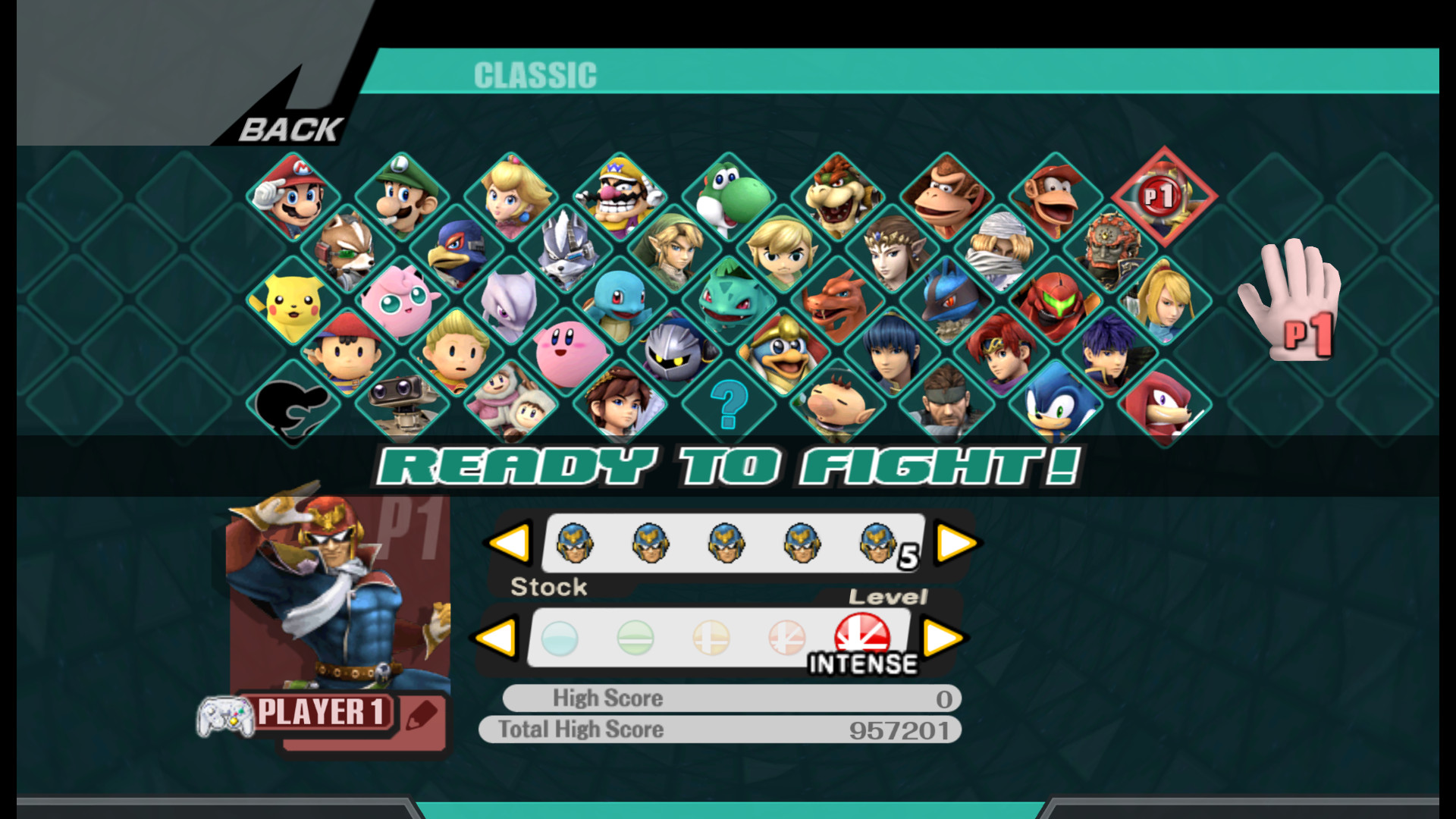Click the PLAYER 1 nameplate

[x=322, y=711]
